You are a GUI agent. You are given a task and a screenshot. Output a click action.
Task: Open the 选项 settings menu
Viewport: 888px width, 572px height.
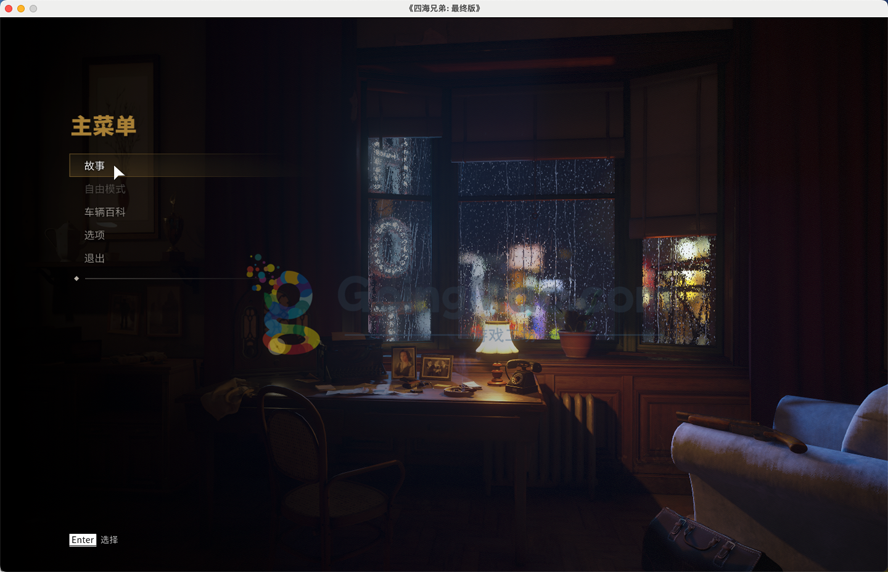point(95,235)
